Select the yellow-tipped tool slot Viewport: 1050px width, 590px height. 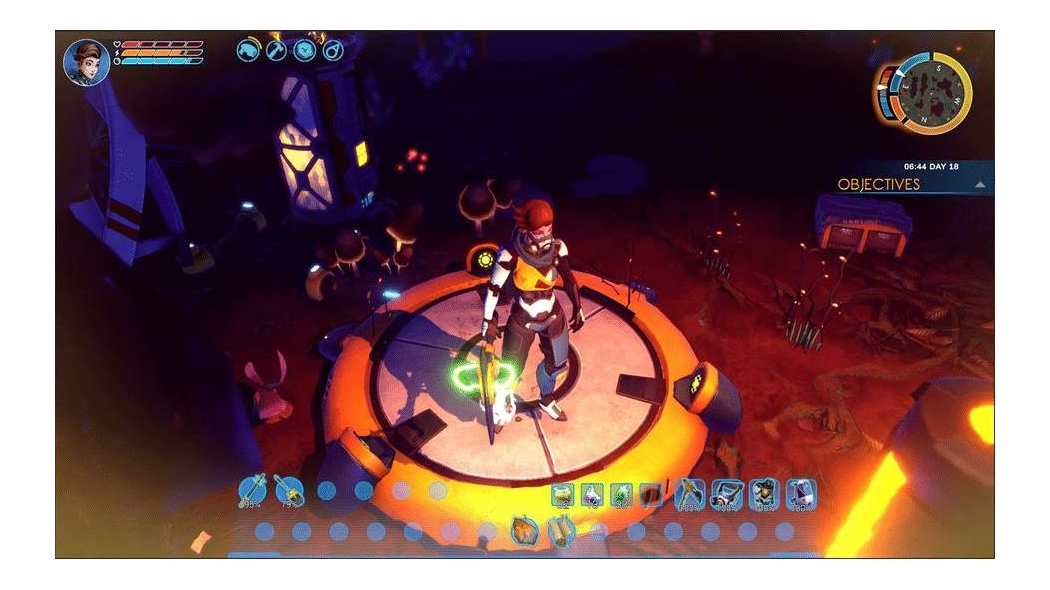pyautogui.click(x=288, y=490)
